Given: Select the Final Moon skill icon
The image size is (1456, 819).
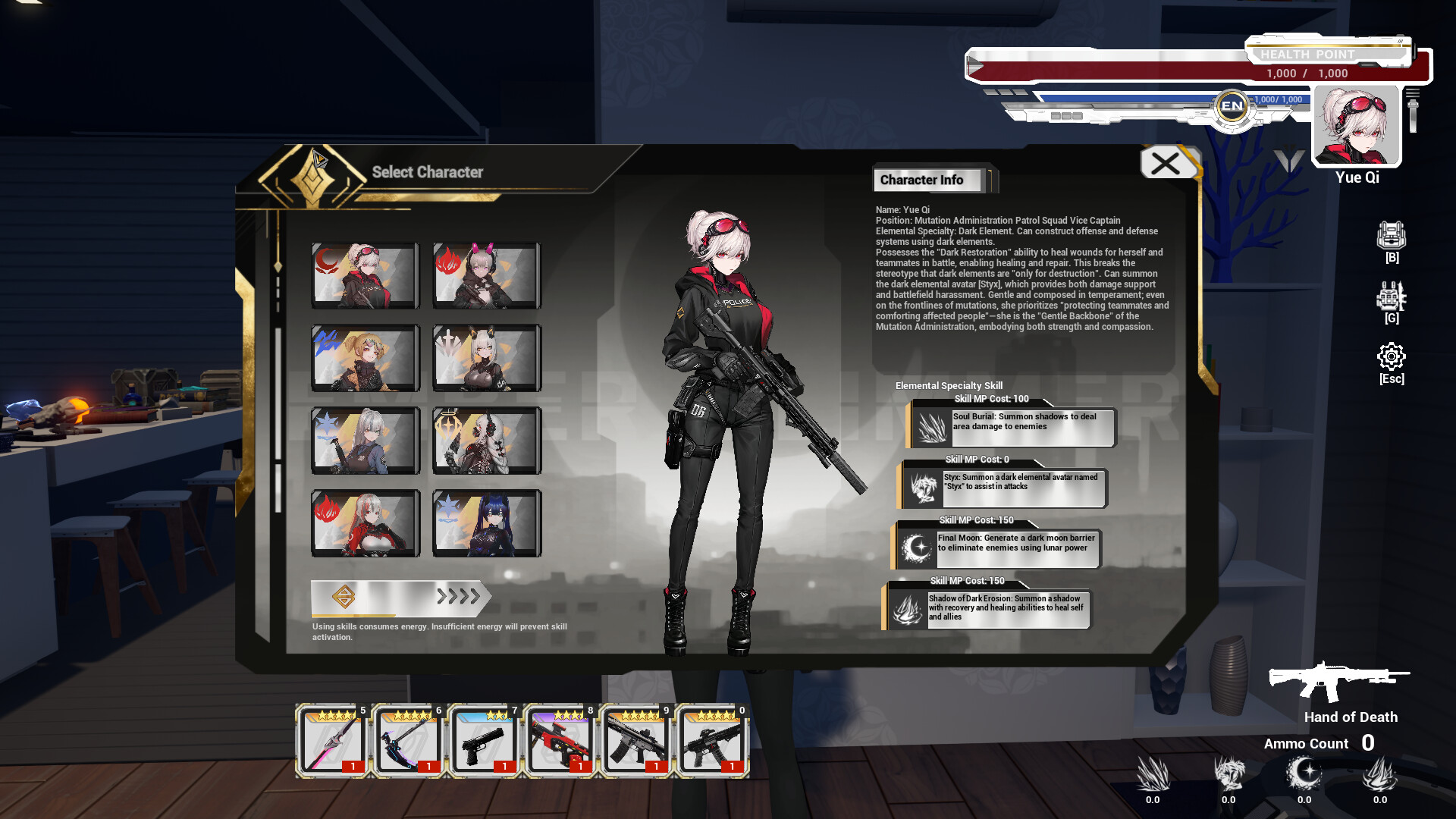Looking at the screenshot, I should click(917, 548).
